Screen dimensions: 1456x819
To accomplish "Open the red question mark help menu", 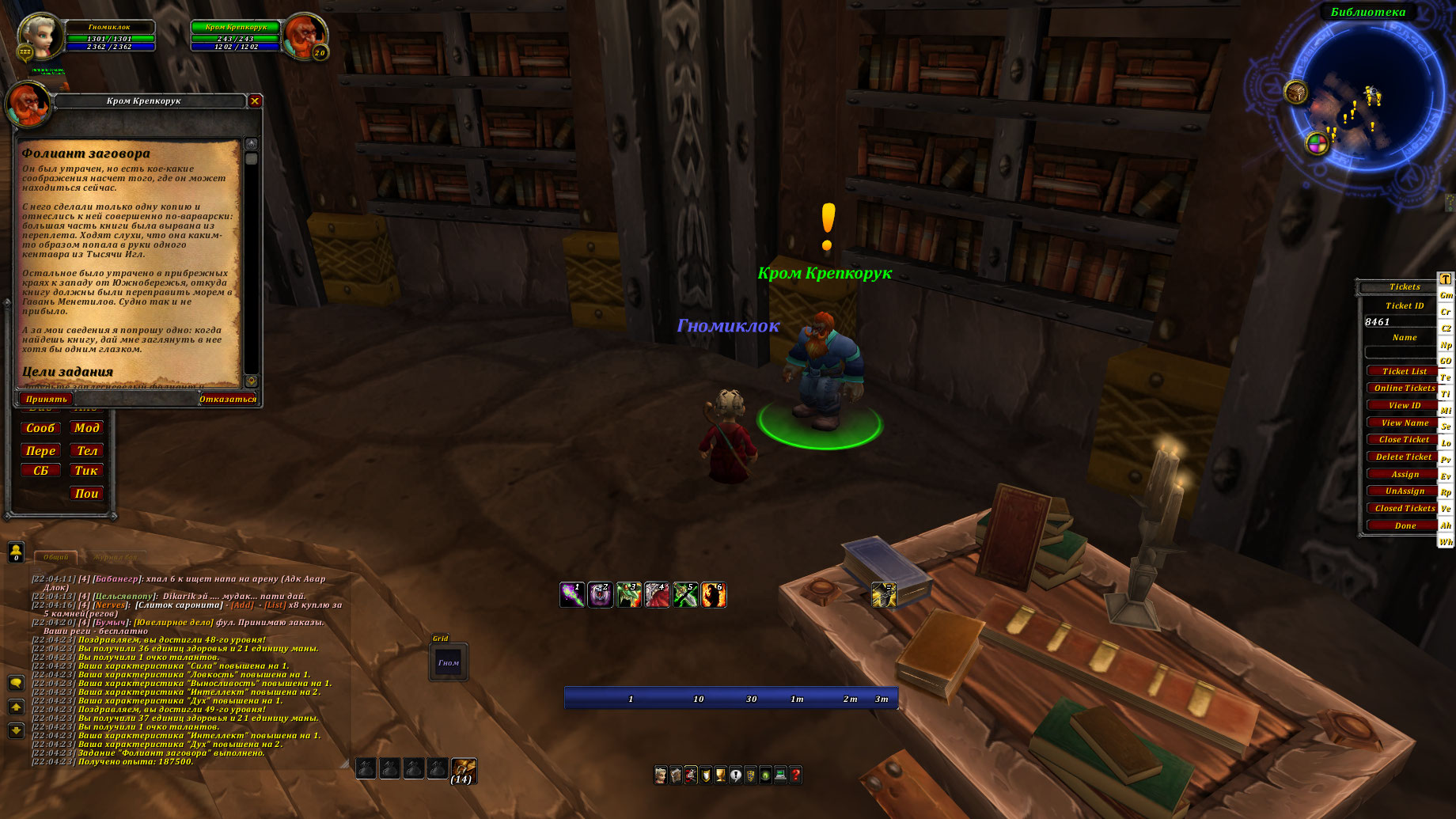I will 795,775.
